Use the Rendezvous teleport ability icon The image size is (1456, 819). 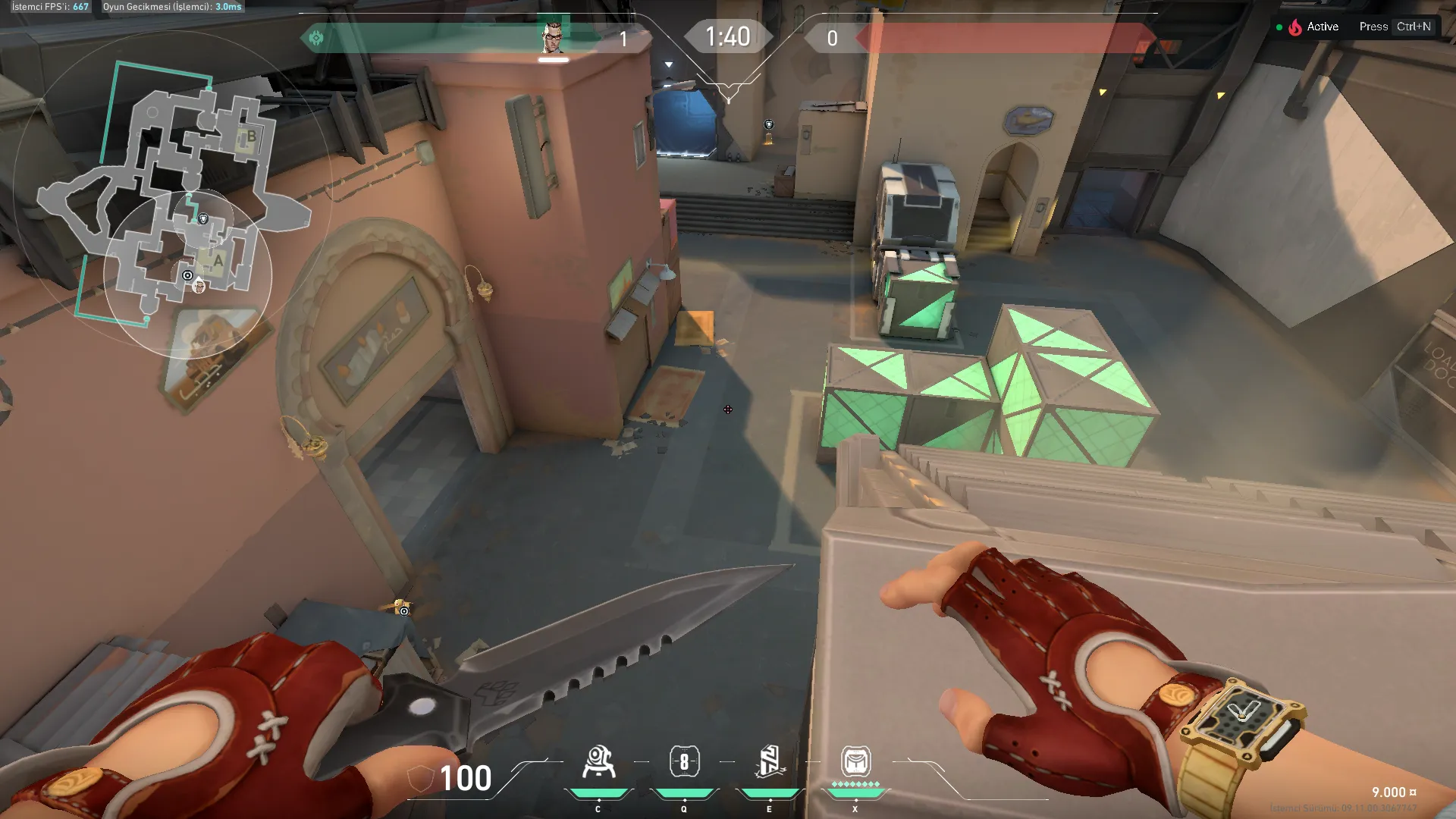[x=770, y=762]
